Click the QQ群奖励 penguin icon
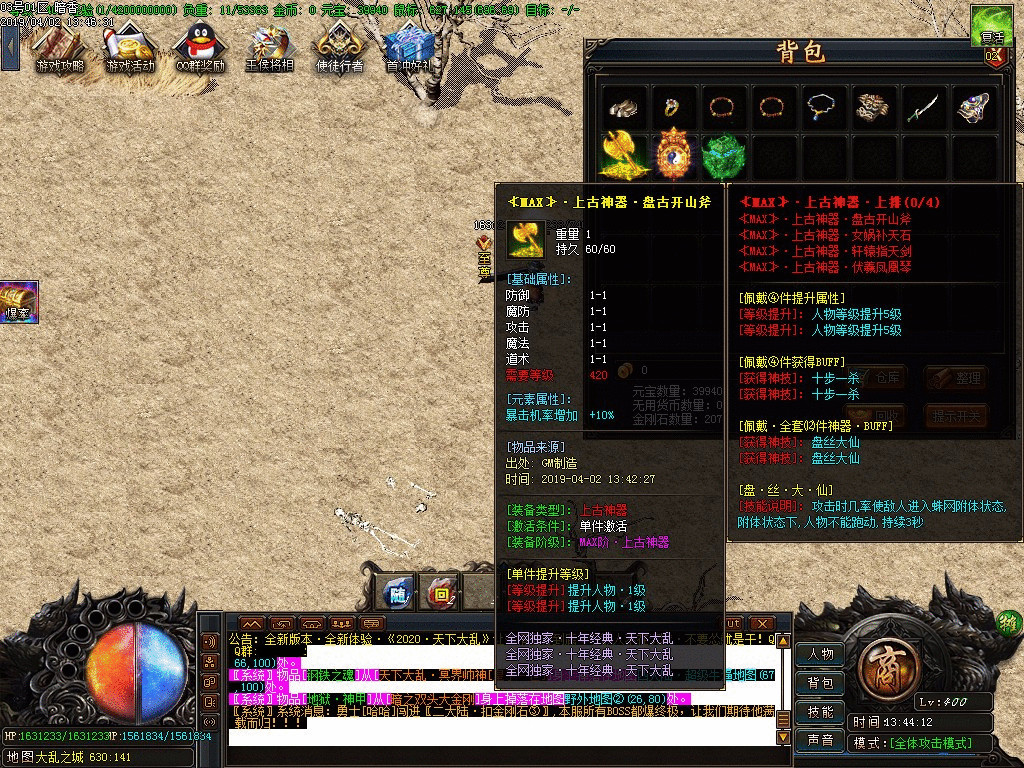Image resolution: width=1024 pixels, height=768 pixels. coord(199,48)
